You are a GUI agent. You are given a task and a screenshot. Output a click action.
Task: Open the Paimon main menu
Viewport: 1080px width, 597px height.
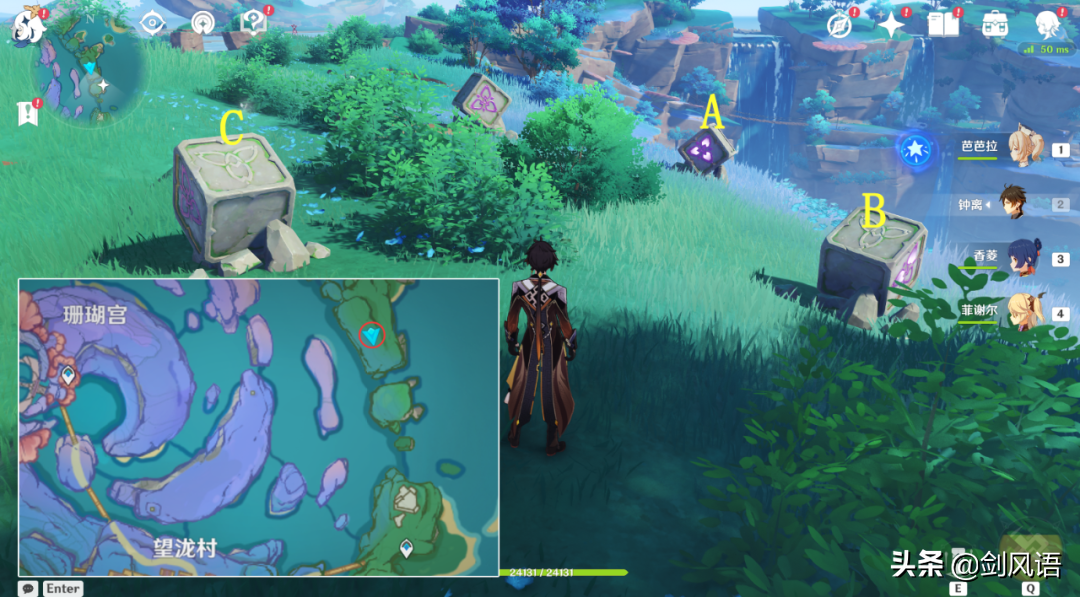click(x=24, y=24)
